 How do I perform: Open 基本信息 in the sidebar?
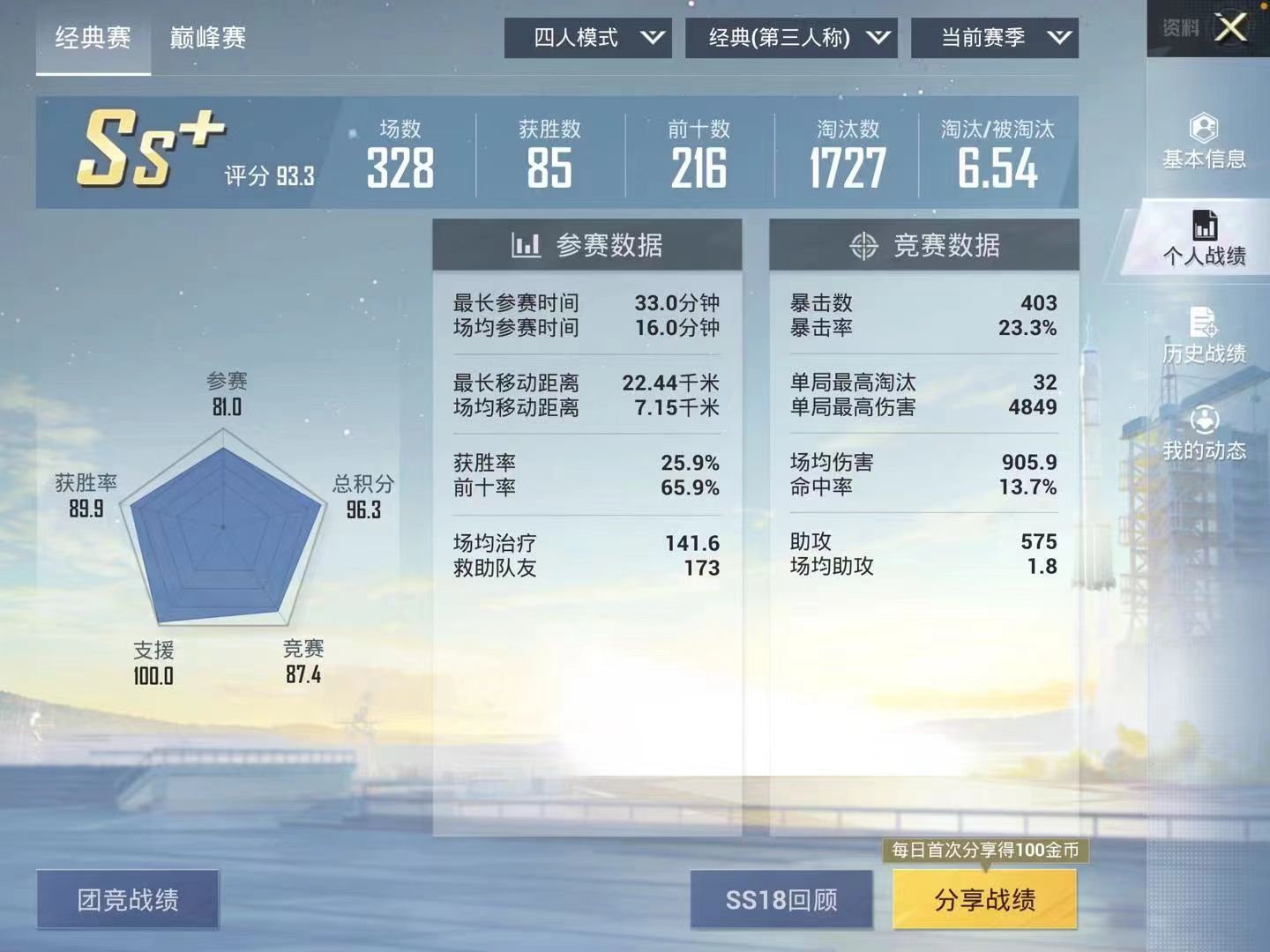coord(1204,142)
